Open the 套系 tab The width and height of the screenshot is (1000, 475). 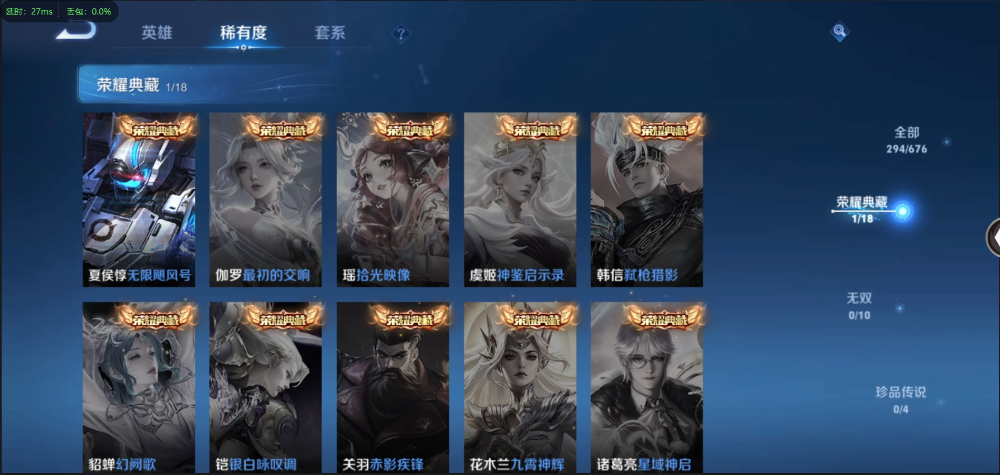(330, 33)
